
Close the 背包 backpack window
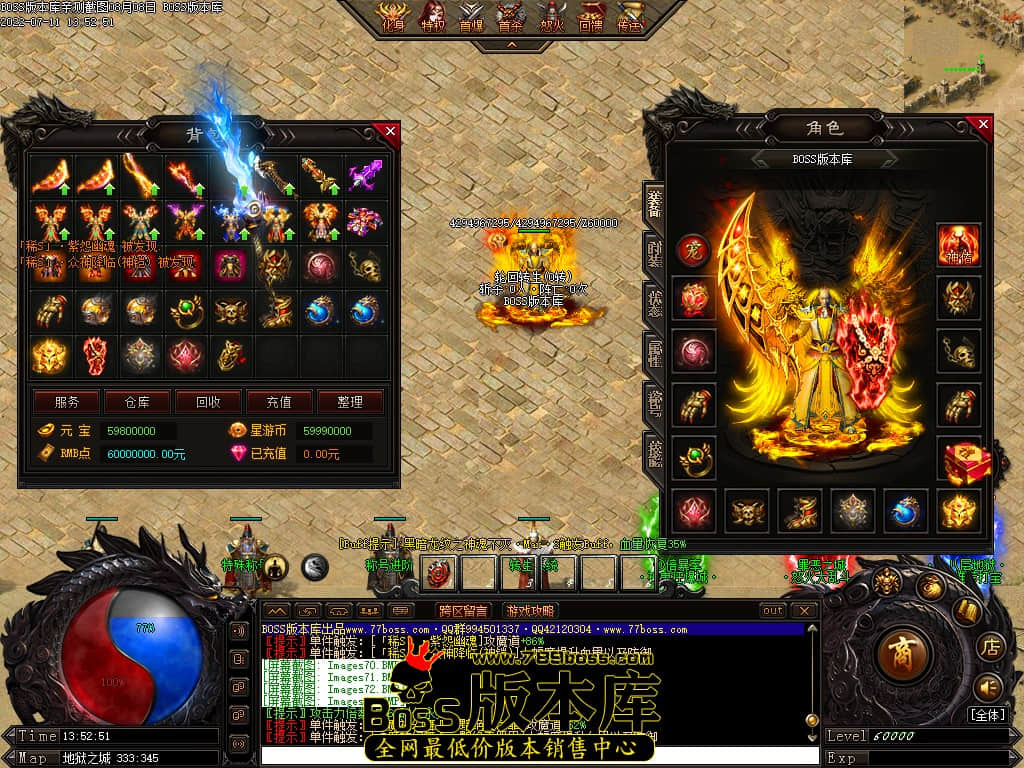pyautogui.click(x=389, y=131)
